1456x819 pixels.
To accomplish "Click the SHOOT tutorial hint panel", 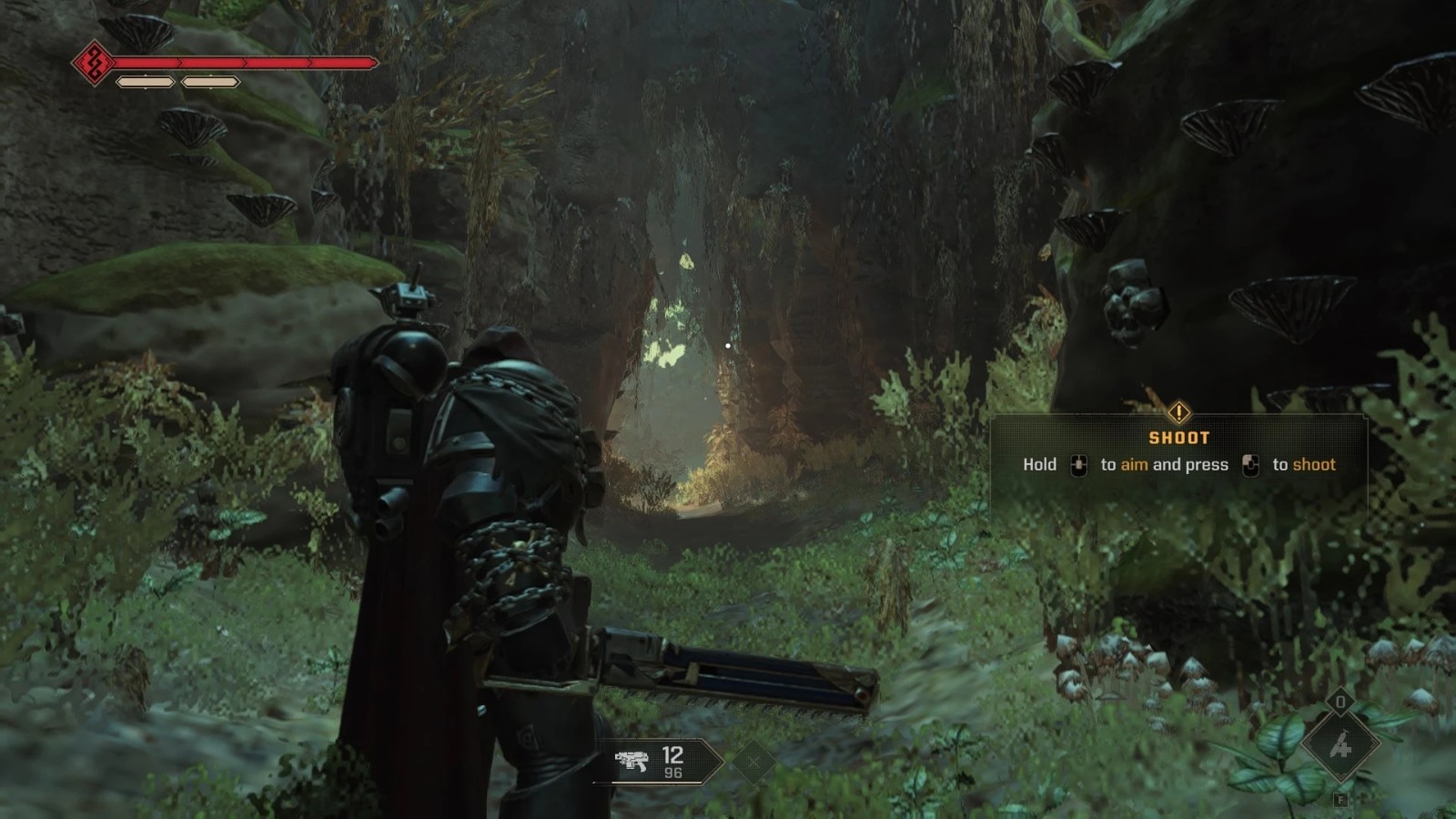I will point(1178,453).
